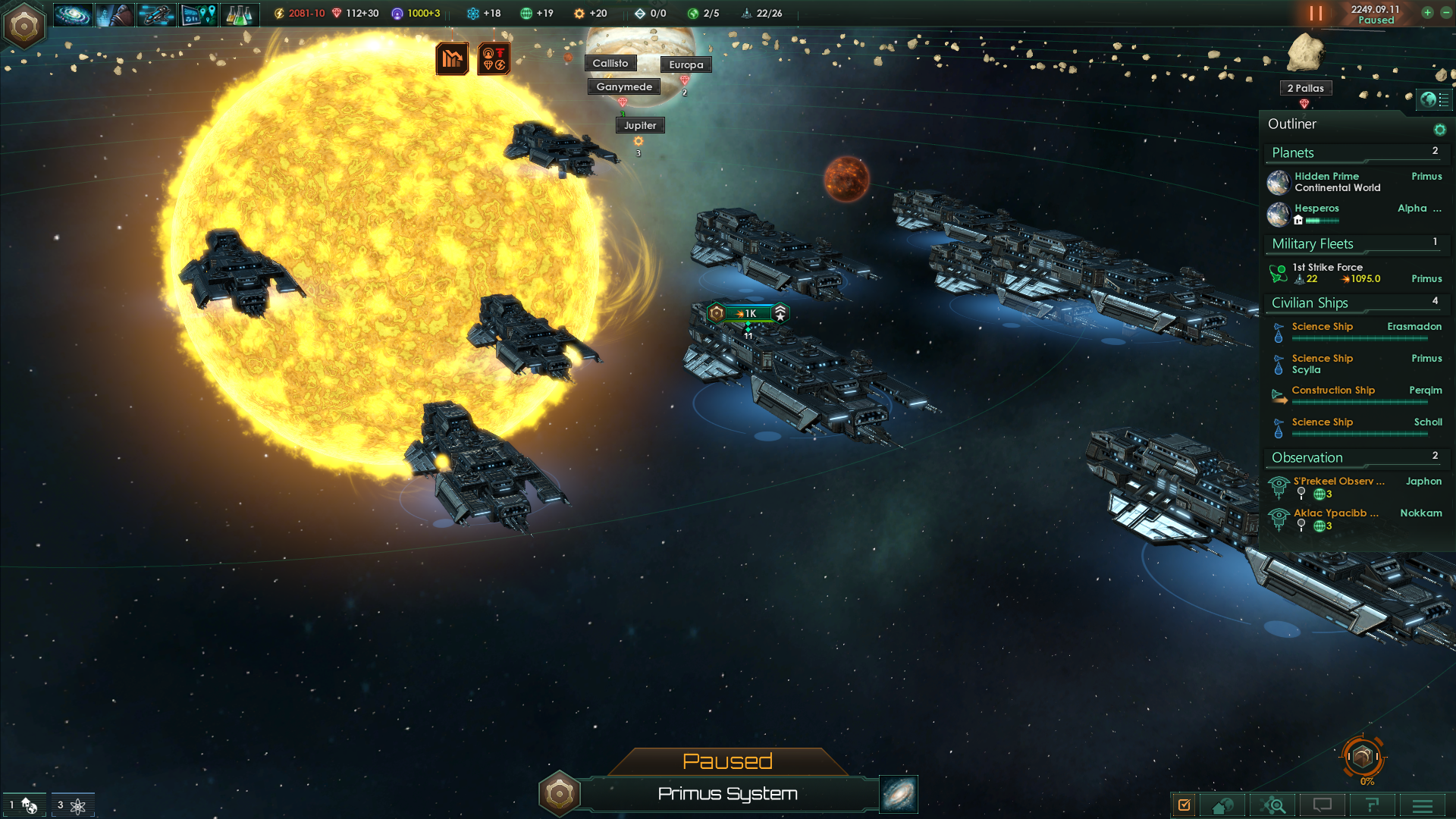Select Hidden Prime in the Outliner
1456x819 pixels.
(x=1327, y=182)
